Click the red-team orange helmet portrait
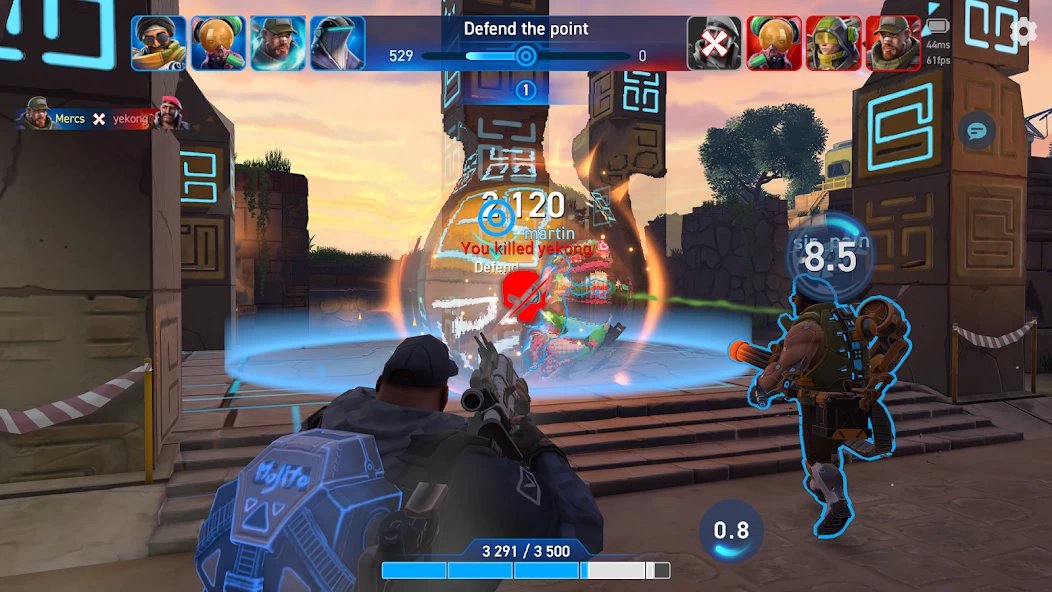 click(x=773, y=43)
